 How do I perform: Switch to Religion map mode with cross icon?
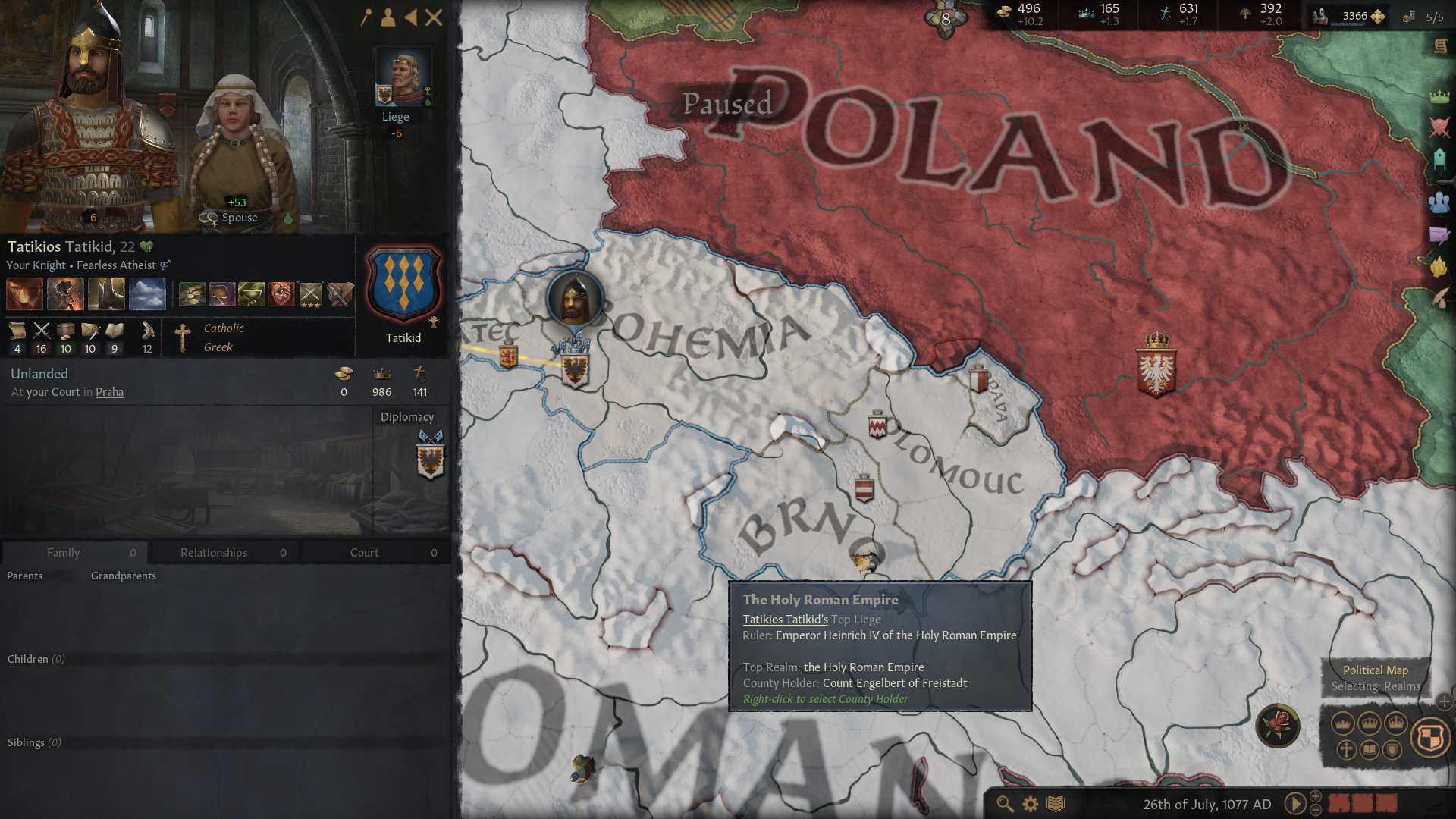[x=1345, y=750]
